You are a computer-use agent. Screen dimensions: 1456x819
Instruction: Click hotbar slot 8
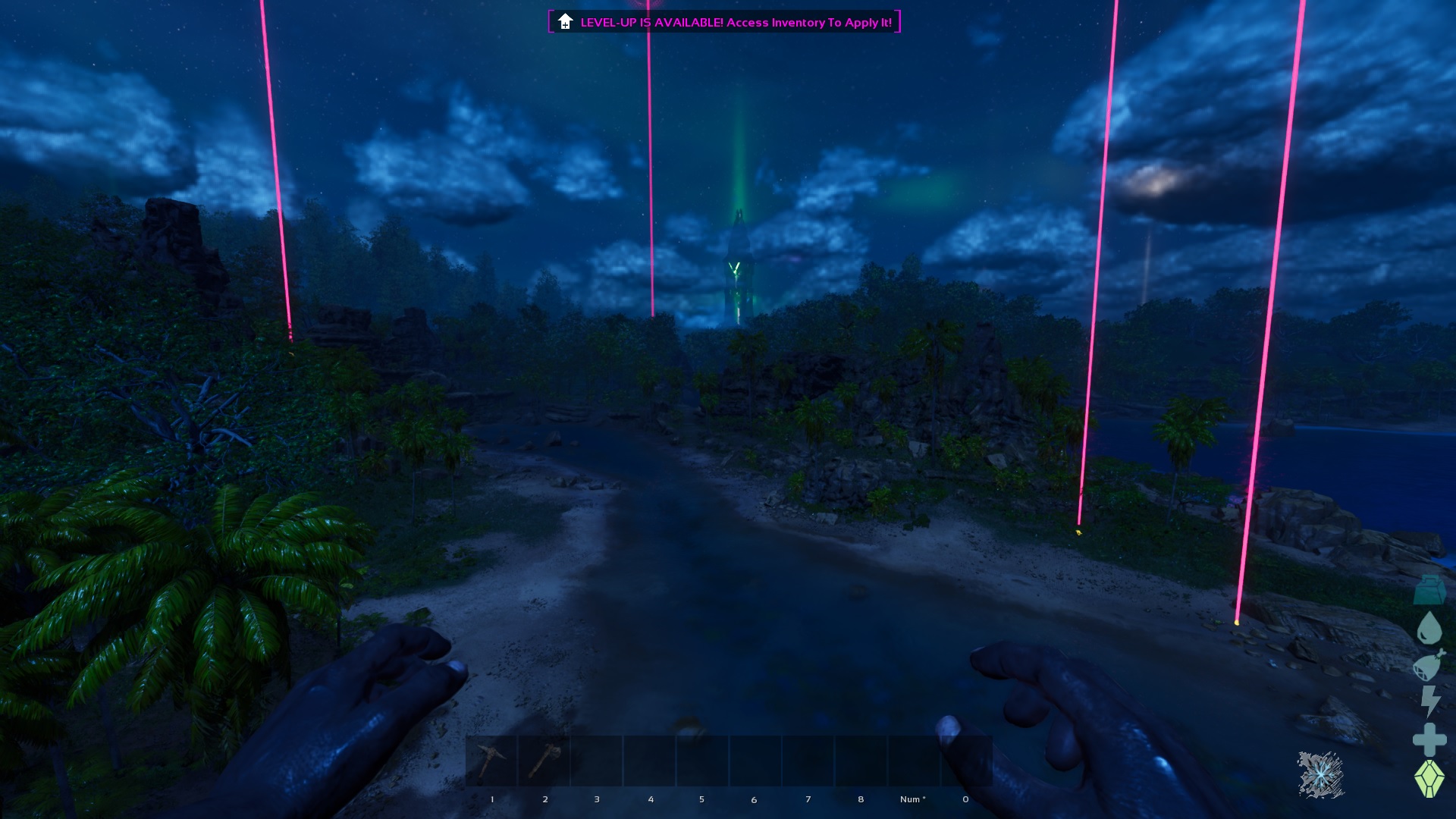point(861,758)
